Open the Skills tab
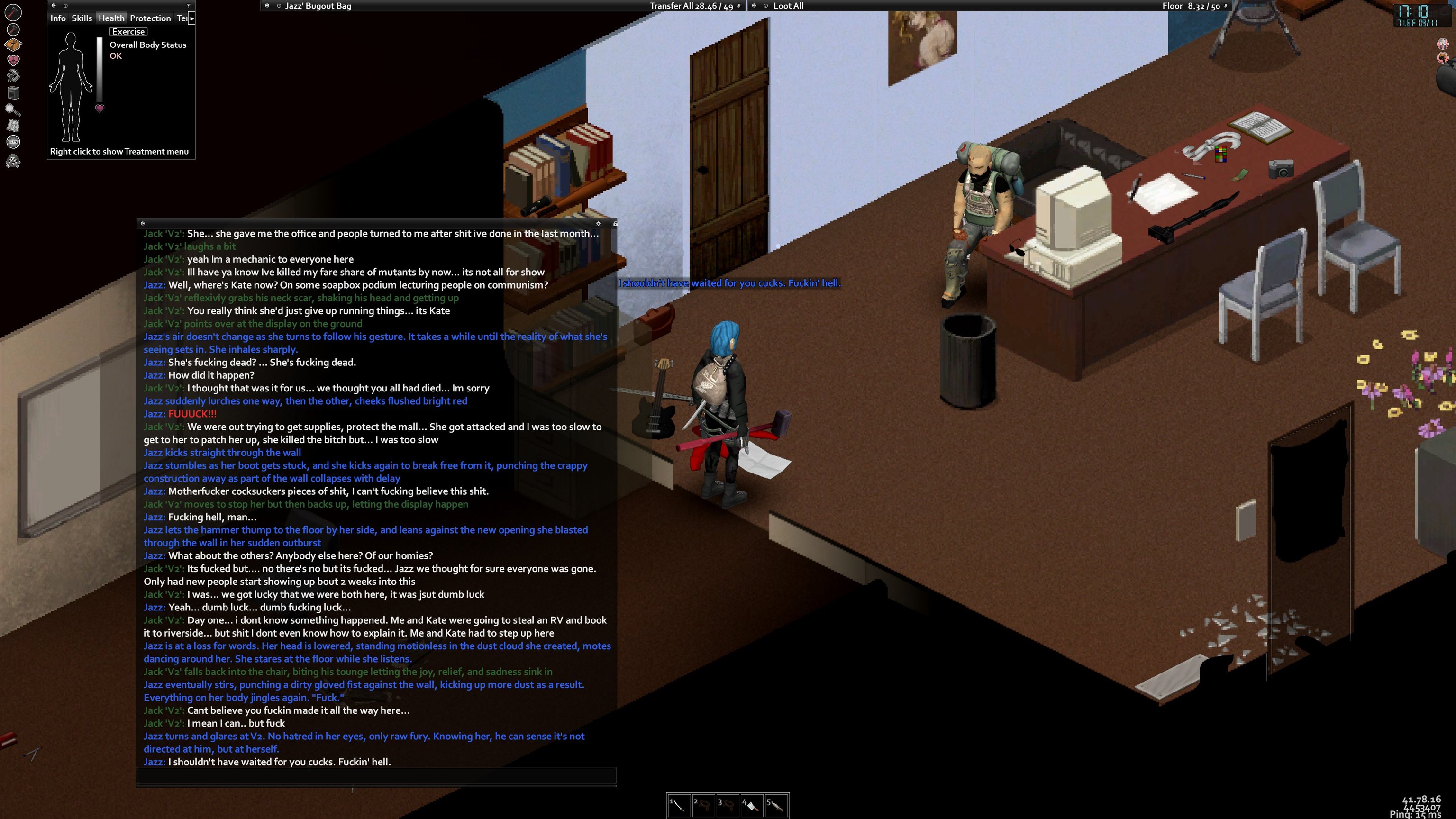The image size is (1456, 819). (x=82, y=18)
